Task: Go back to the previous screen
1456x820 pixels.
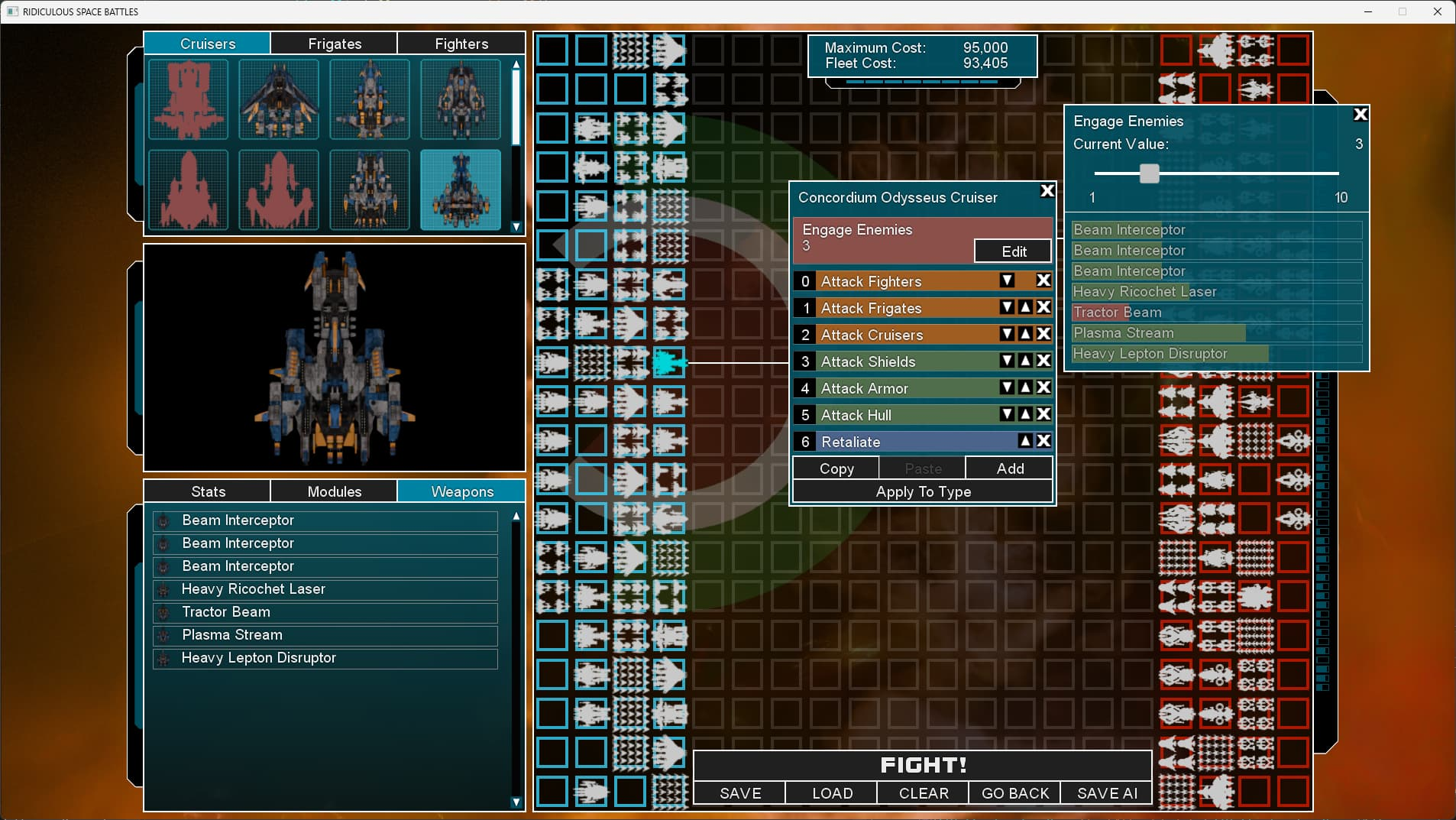Action: [1014, 793]
